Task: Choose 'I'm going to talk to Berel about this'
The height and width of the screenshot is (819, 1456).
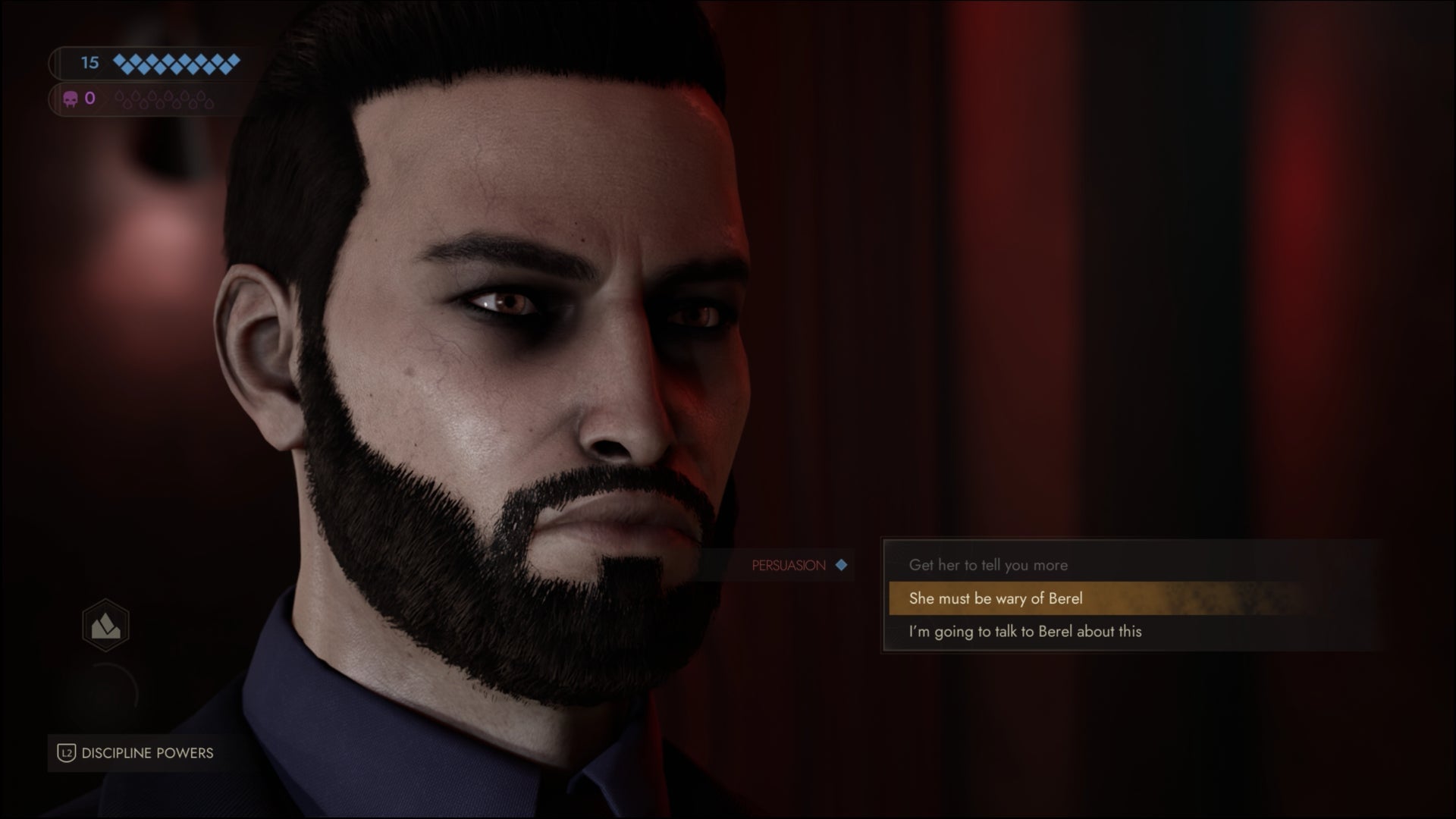Action: tap(1025, 631)
